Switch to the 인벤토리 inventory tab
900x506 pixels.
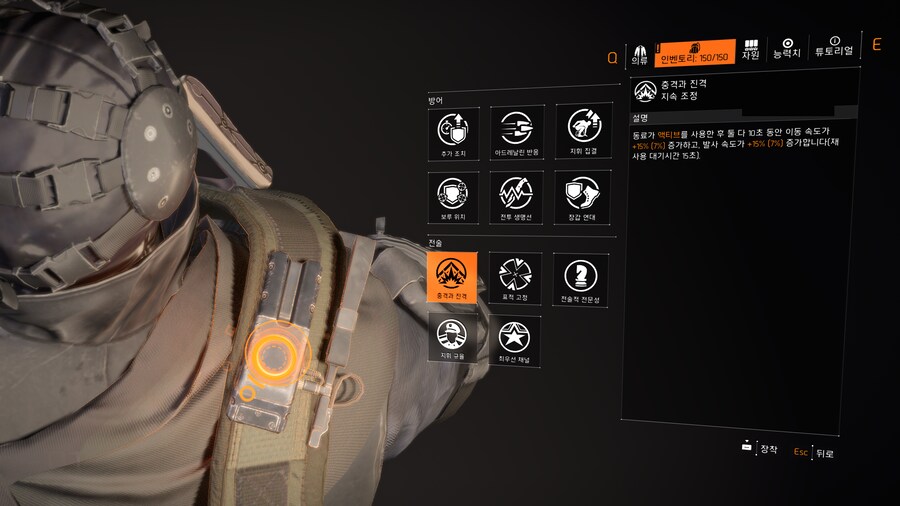click(696, 52)
